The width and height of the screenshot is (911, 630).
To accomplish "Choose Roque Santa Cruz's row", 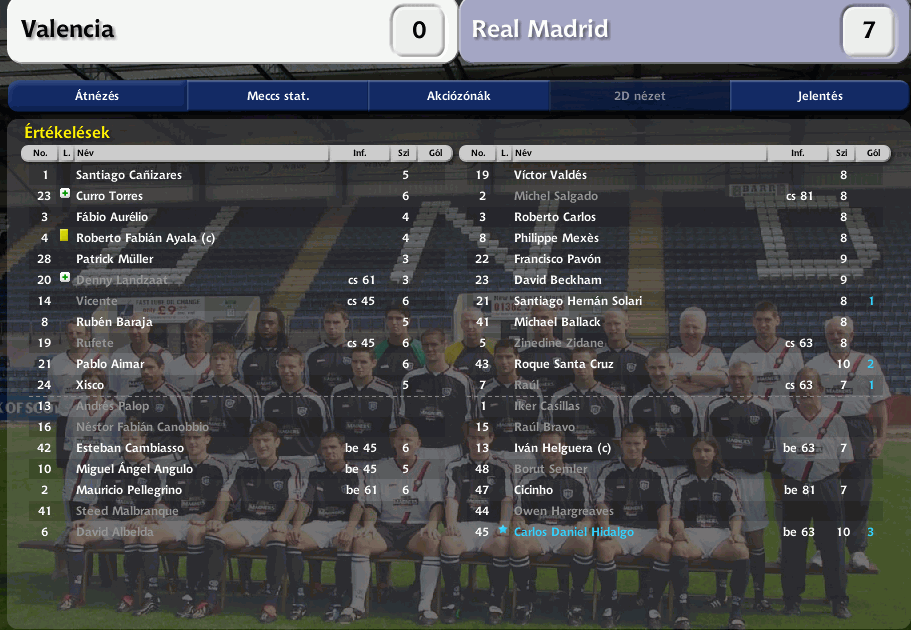I will click(563, 364).
